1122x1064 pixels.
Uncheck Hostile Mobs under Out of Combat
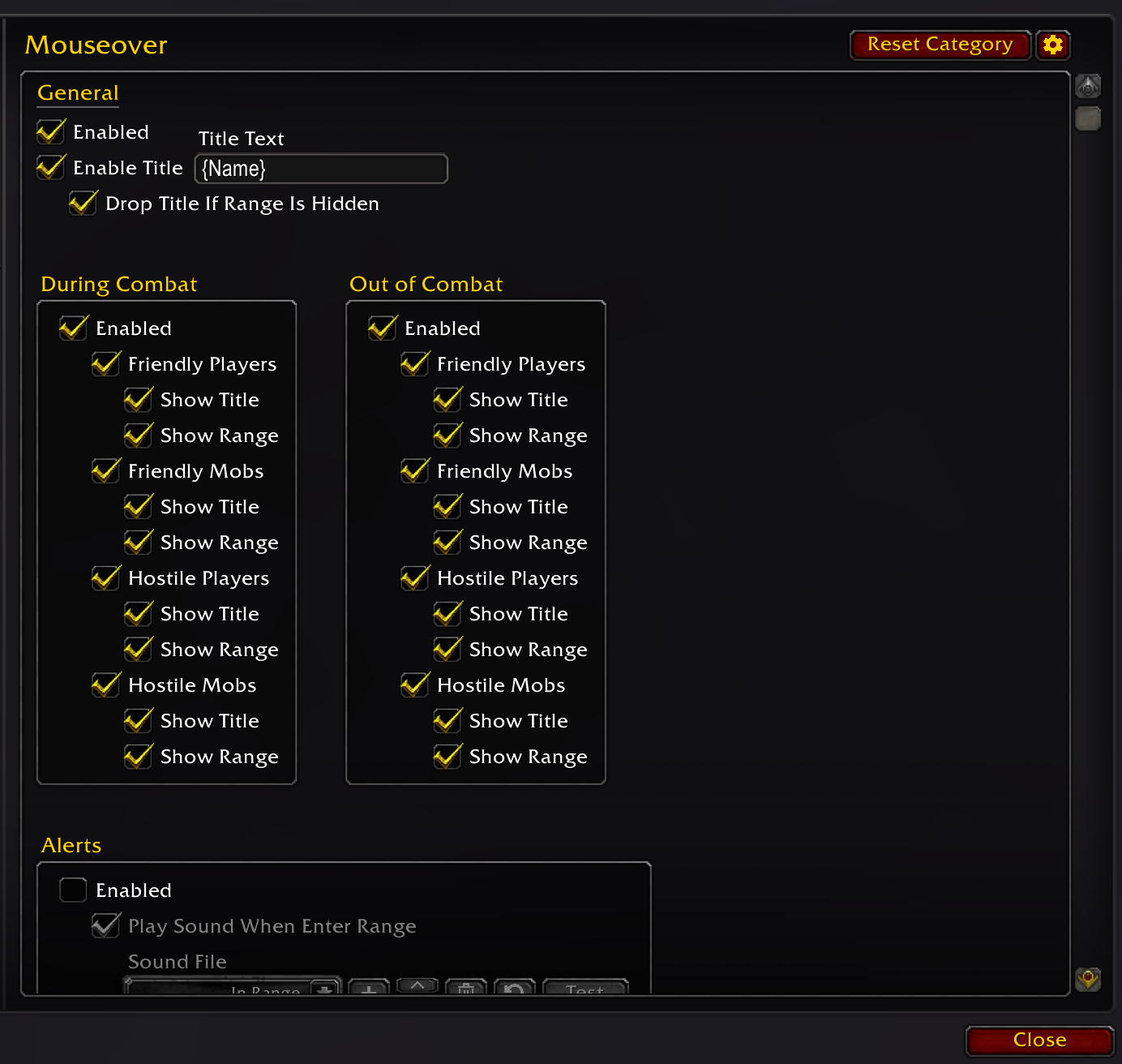[x=415, y=684]
